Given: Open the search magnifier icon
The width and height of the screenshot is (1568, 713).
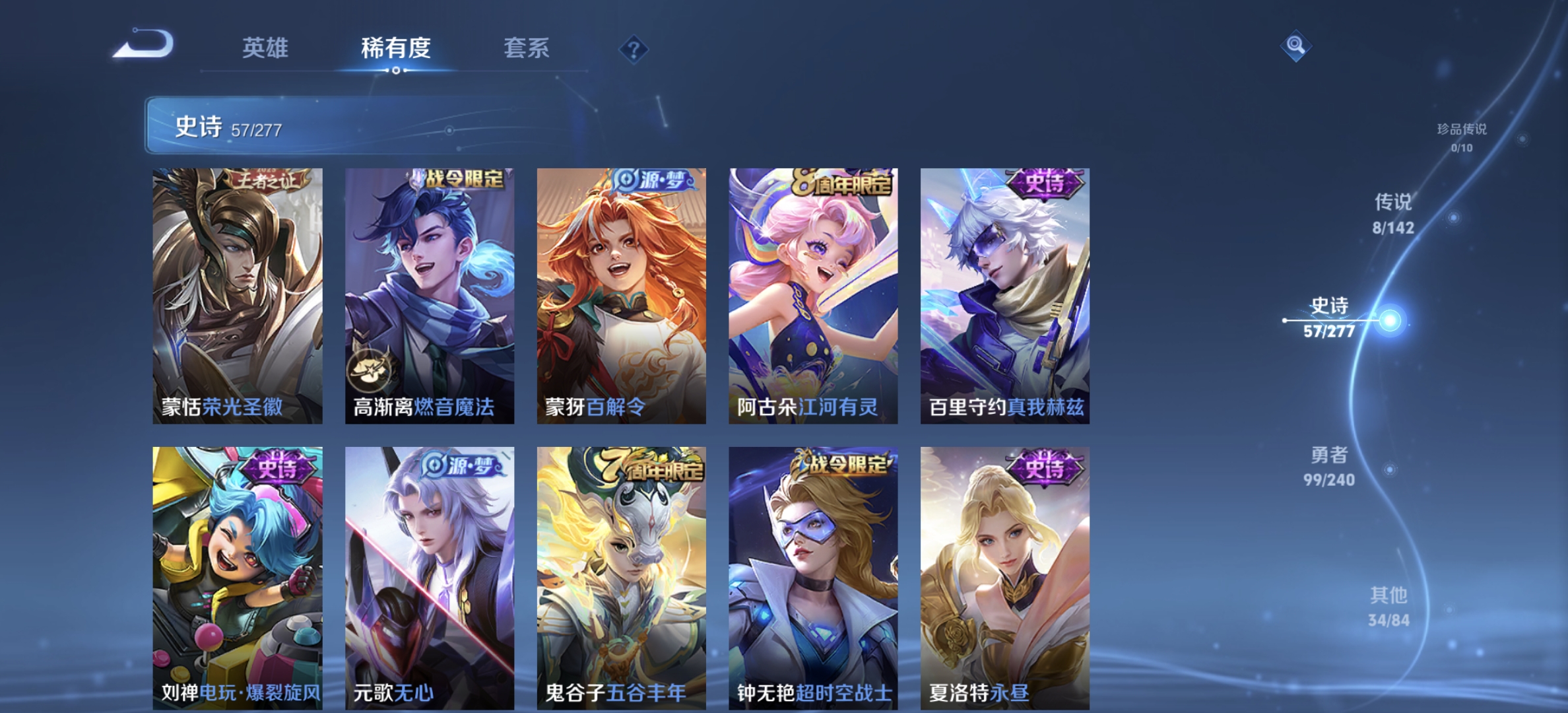Looking at the screenshot, I should point(1296,46).
